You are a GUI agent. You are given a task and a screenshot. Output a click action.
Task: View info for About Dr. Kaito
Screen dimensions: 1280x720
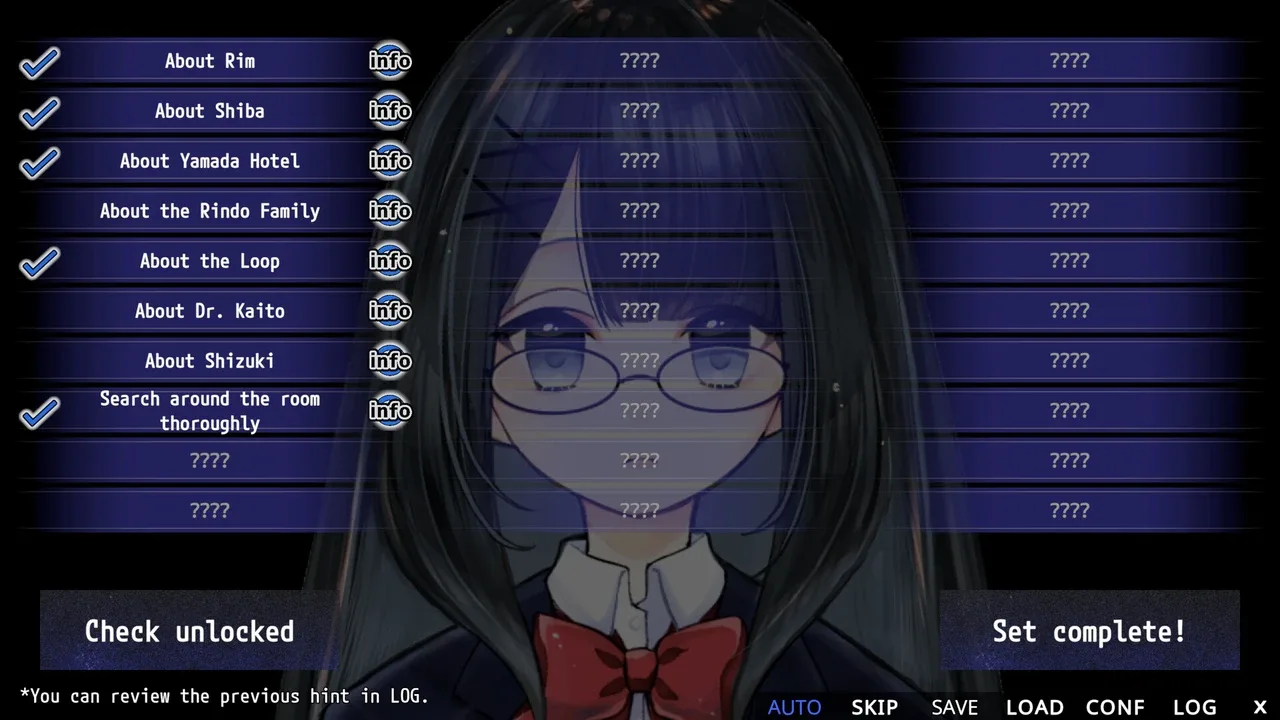(390, 311)
